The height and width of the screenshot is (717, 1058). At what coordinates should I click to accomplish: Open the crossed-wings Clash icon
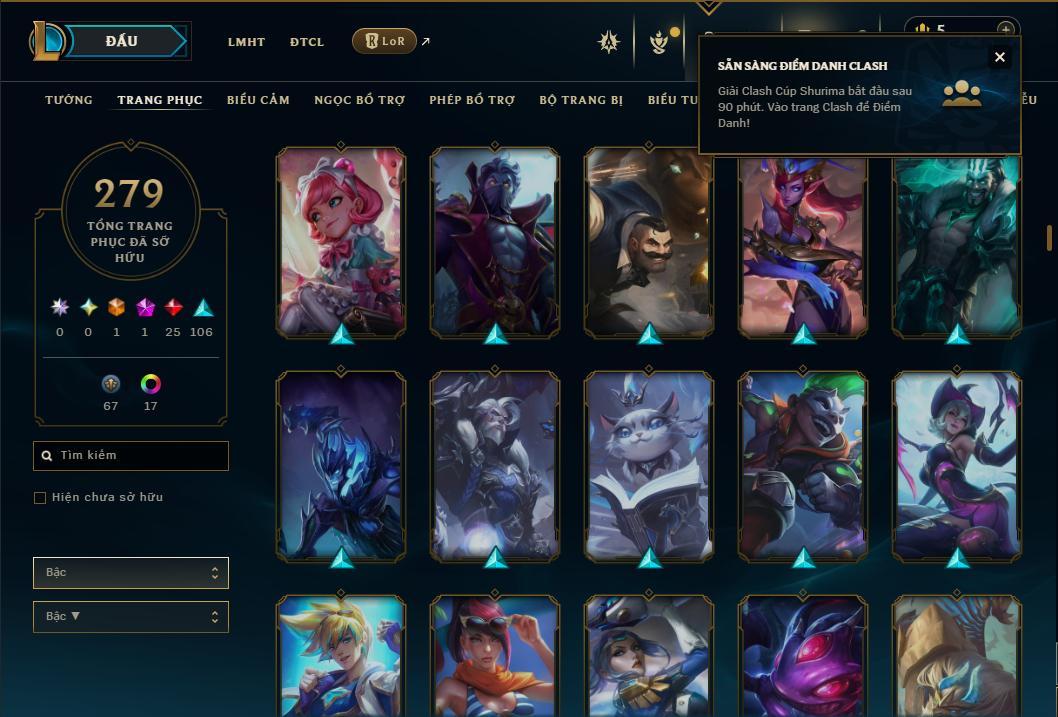point(609,42)
